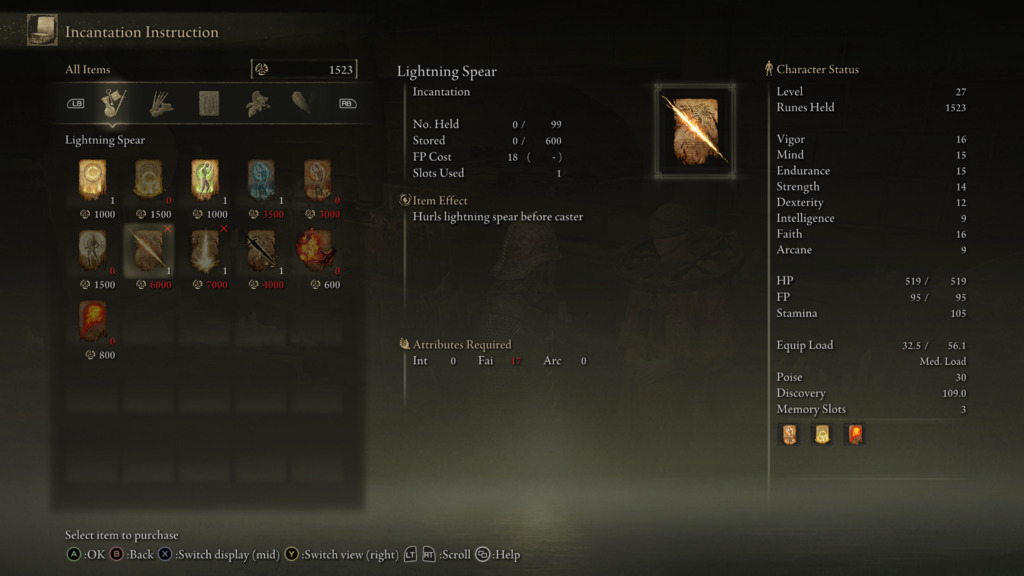Screen dimensions: 1024x576
Task: Switch to the herb leaf category tab
Action: pos(258,103)
